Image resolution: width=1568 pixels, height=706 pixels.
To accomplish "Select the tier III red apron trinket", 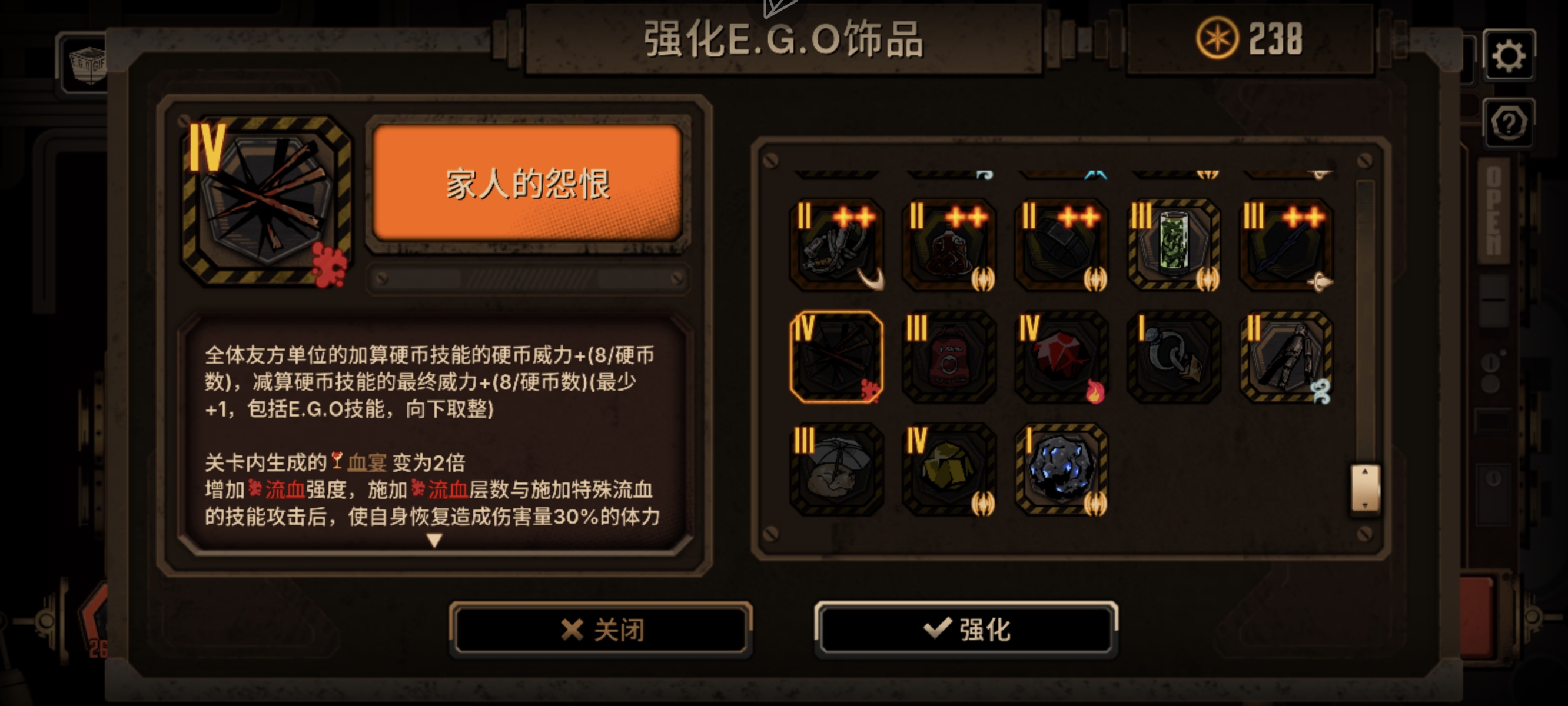I will click(949, 359).
